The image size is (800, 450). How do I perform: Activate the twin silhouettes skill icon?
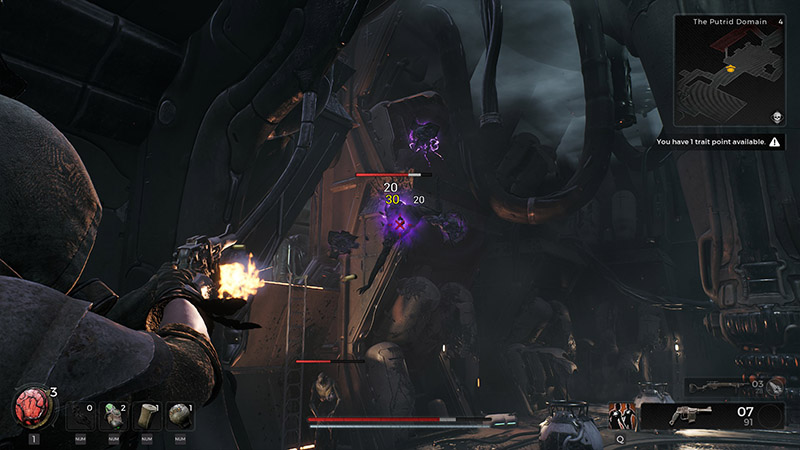click(621, 416)
